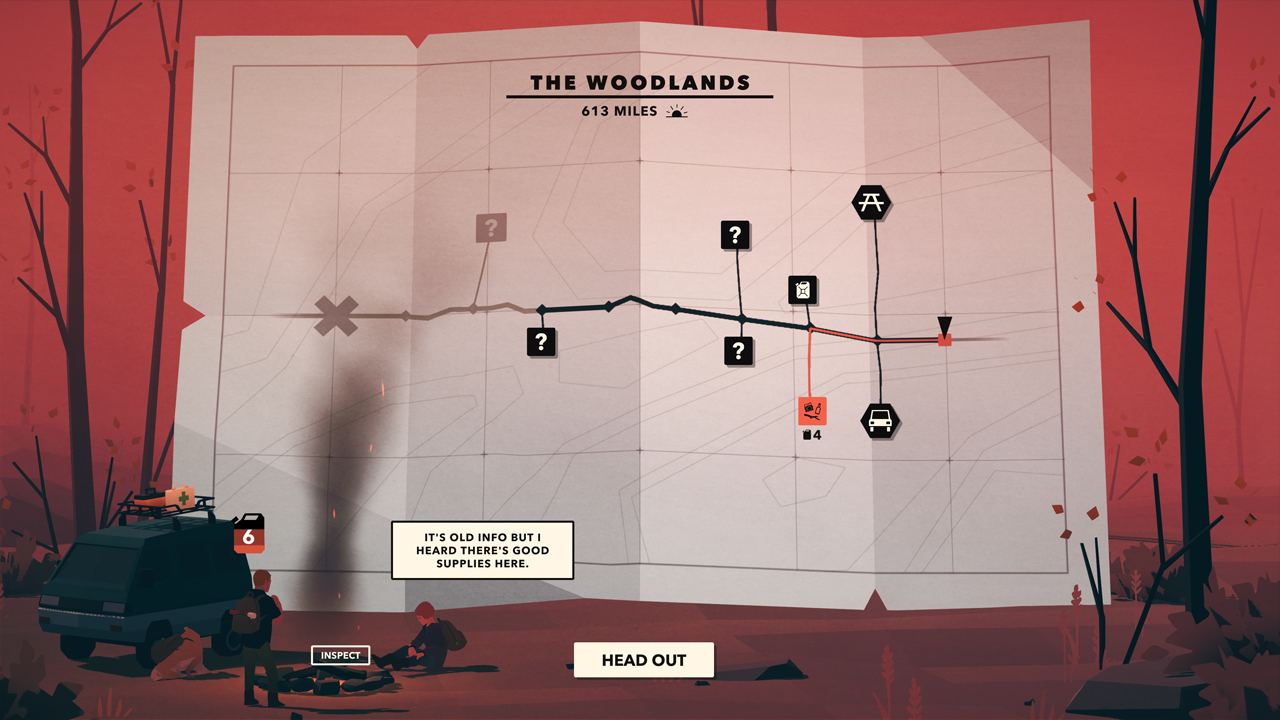Click the question mark node below the route
1280x720 pixels.
[x=738, y=350]
